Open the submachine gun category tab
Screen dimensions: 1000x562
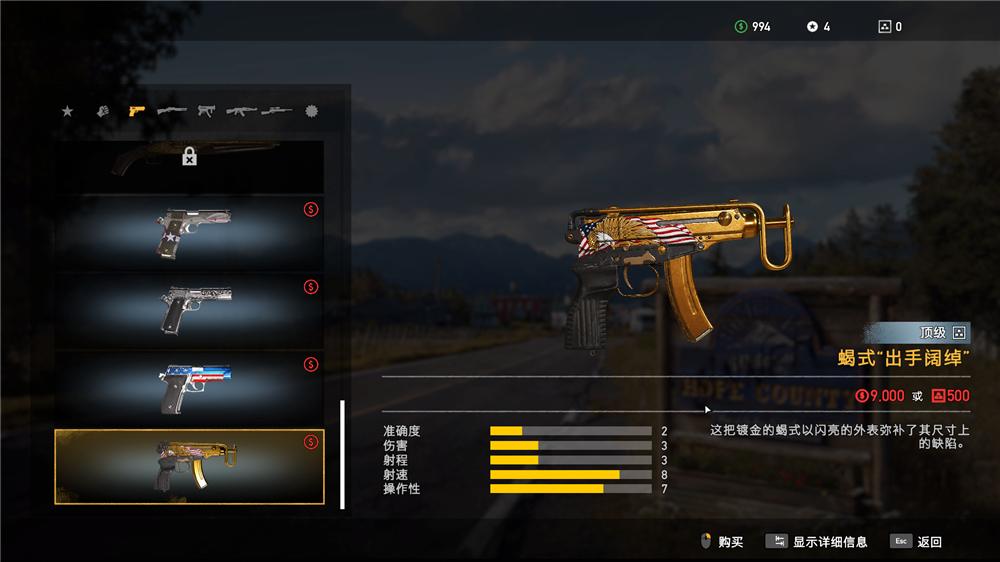click(x=206, y=111)
